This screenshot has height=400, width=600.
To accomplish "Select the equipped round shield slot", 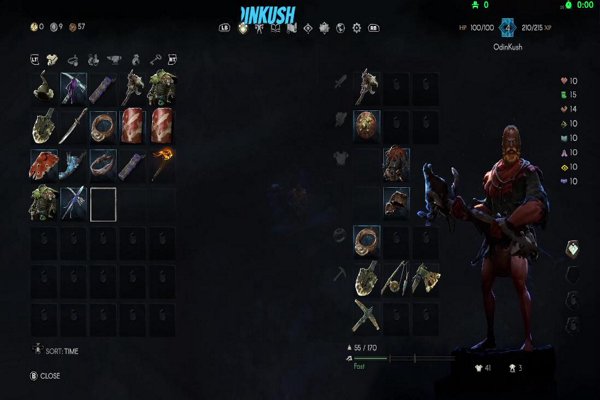I will (367, 126).
